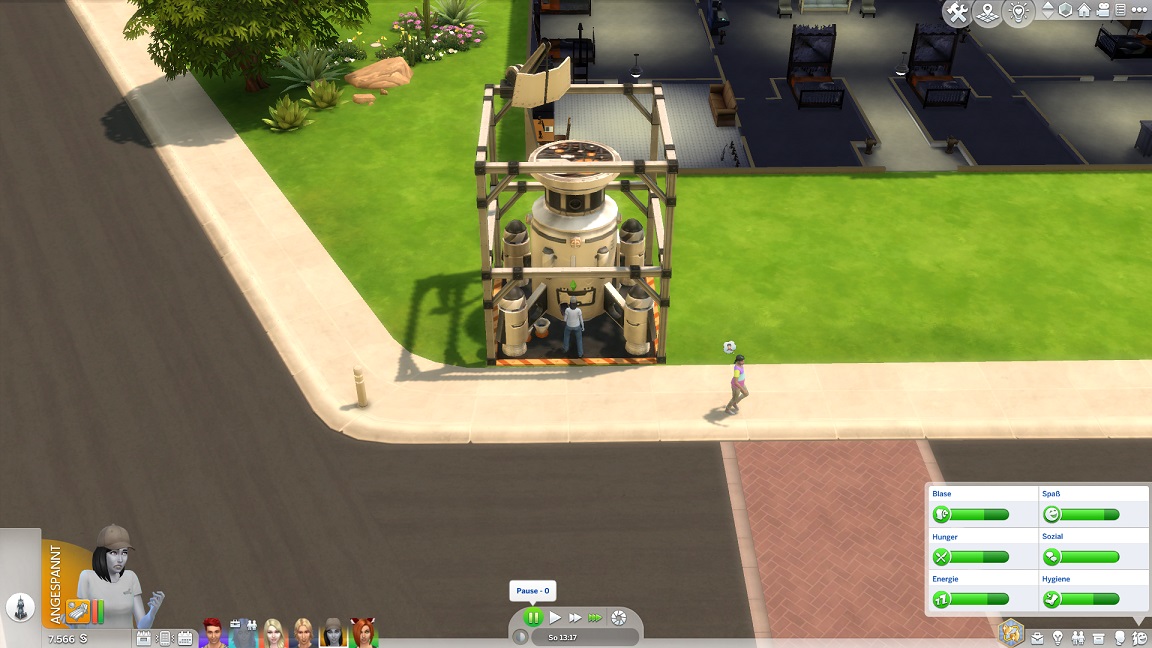Open the camera options icon
Viewport: 1152px width, 648px height.
(1102, 11)
